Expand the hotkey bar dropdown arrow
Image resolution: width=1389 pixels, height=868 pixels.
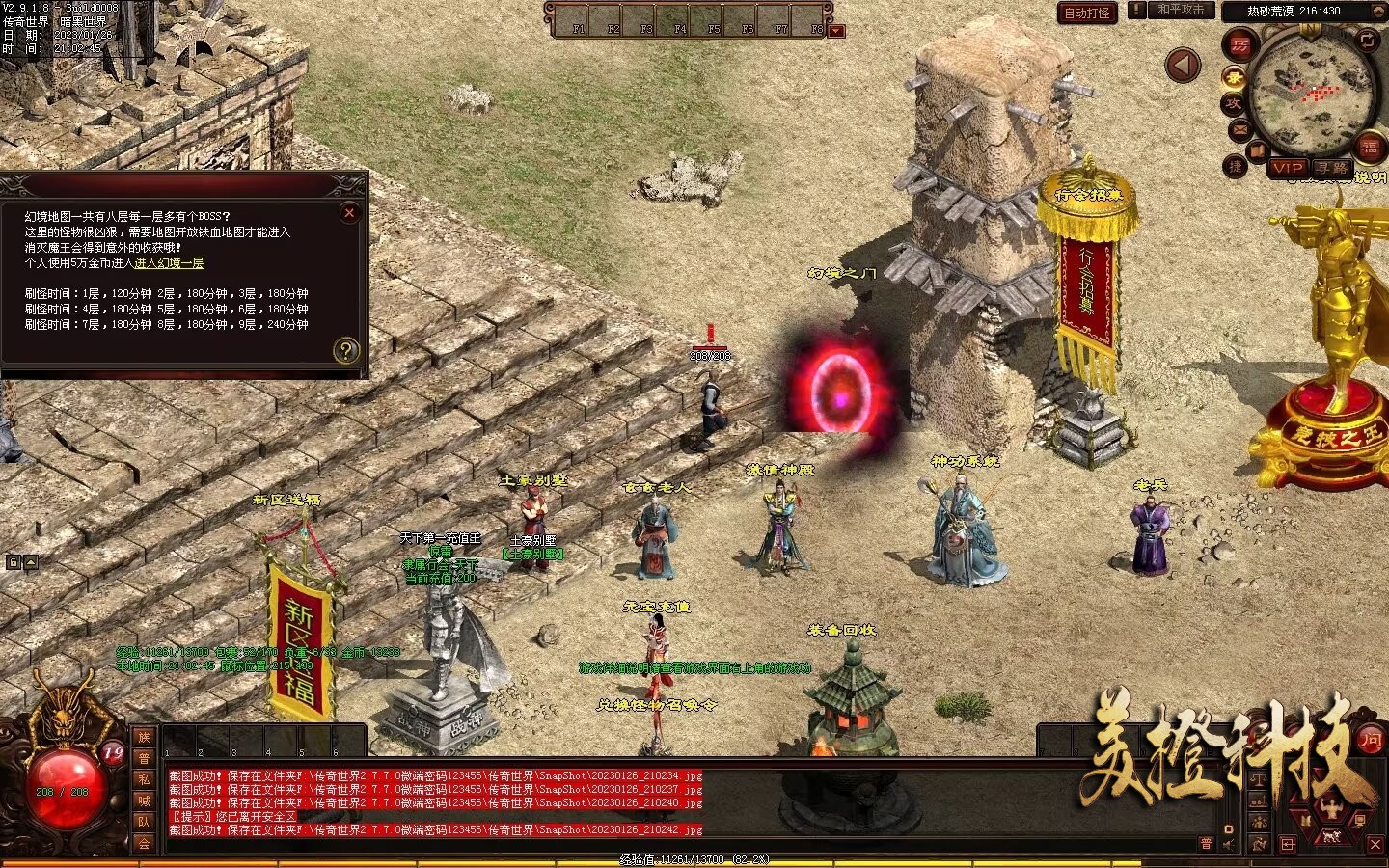coord(836,31)
